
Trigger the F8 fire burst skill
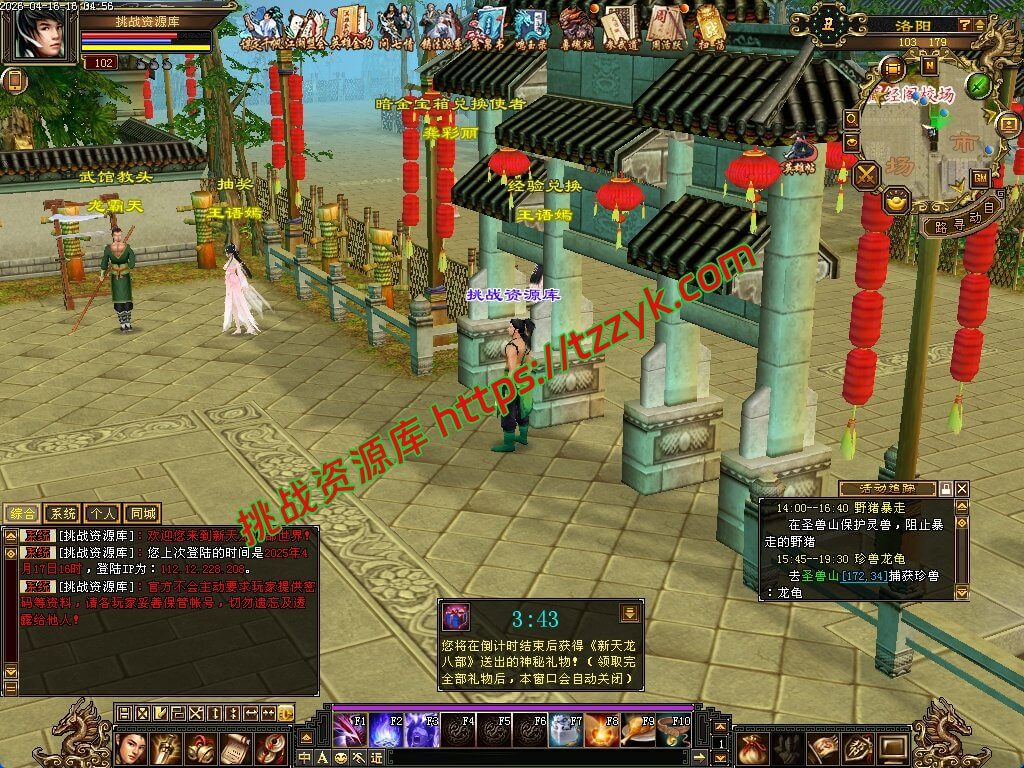(x=602, y=731)
